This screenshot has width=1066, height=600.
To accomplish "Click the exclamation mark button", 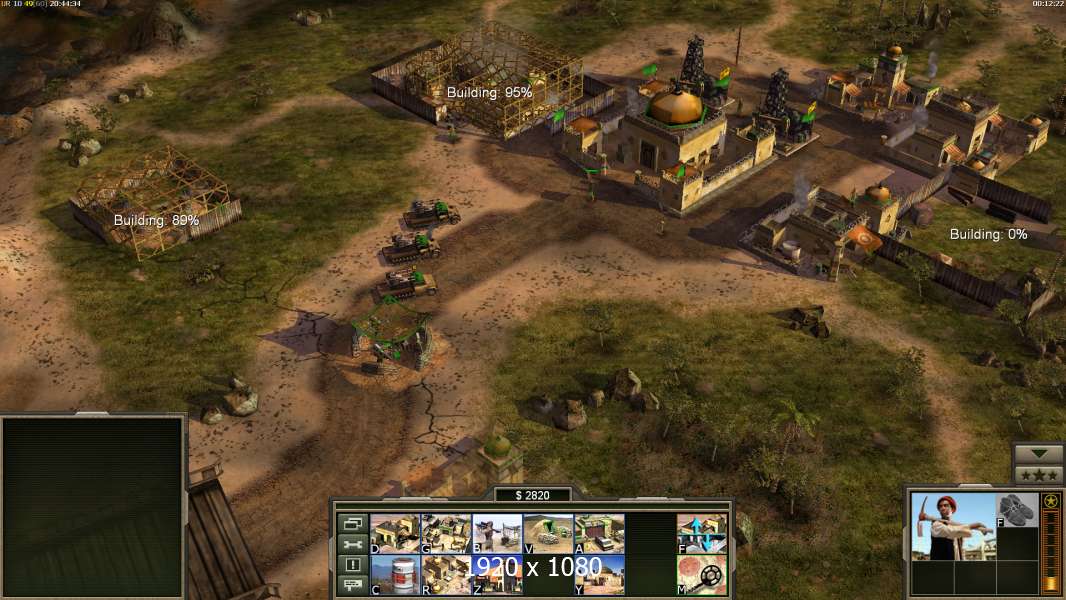I will 352,565.
